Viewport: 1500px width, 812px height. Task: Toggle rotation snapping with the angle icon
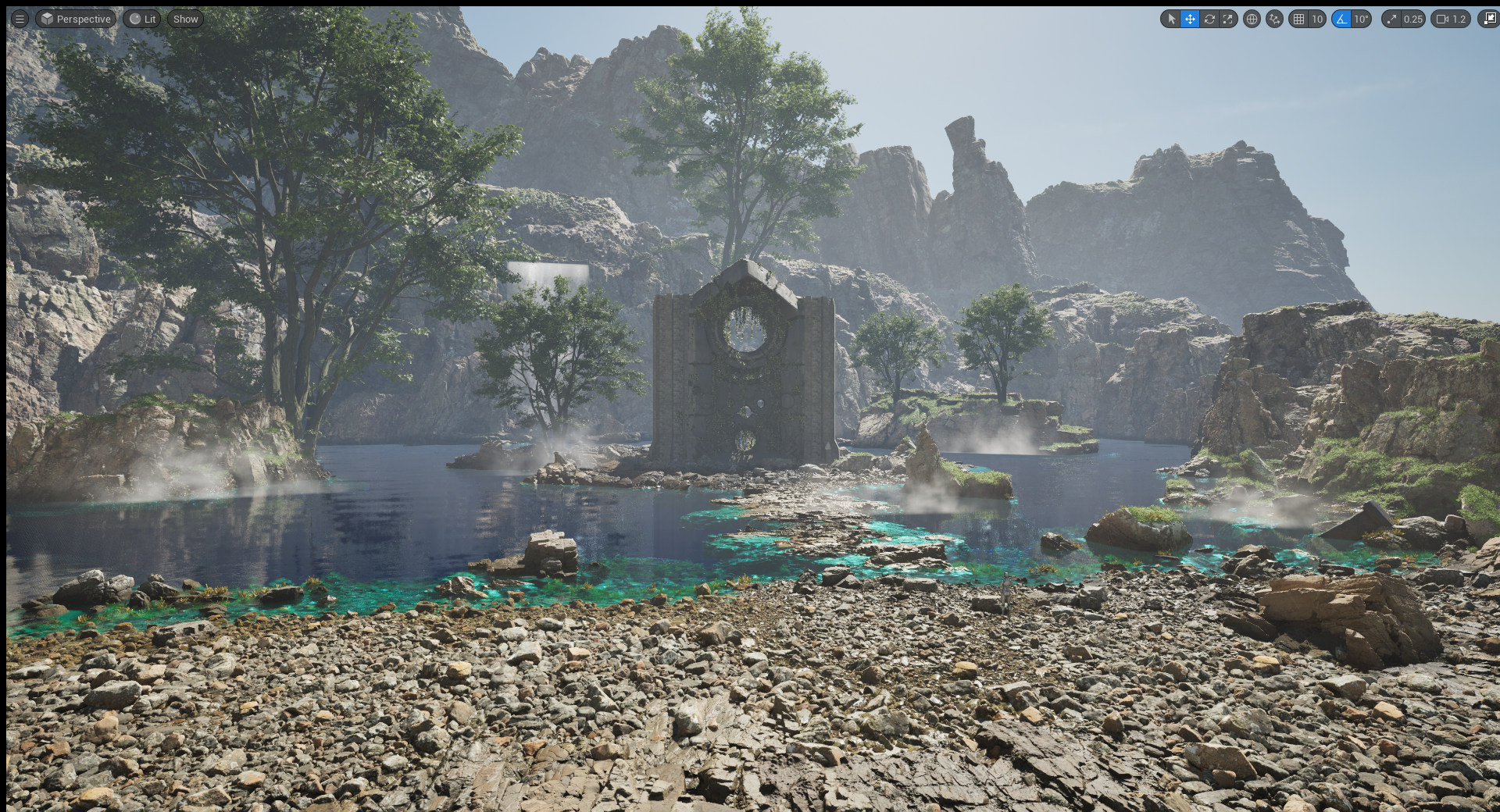point(1341,19)
